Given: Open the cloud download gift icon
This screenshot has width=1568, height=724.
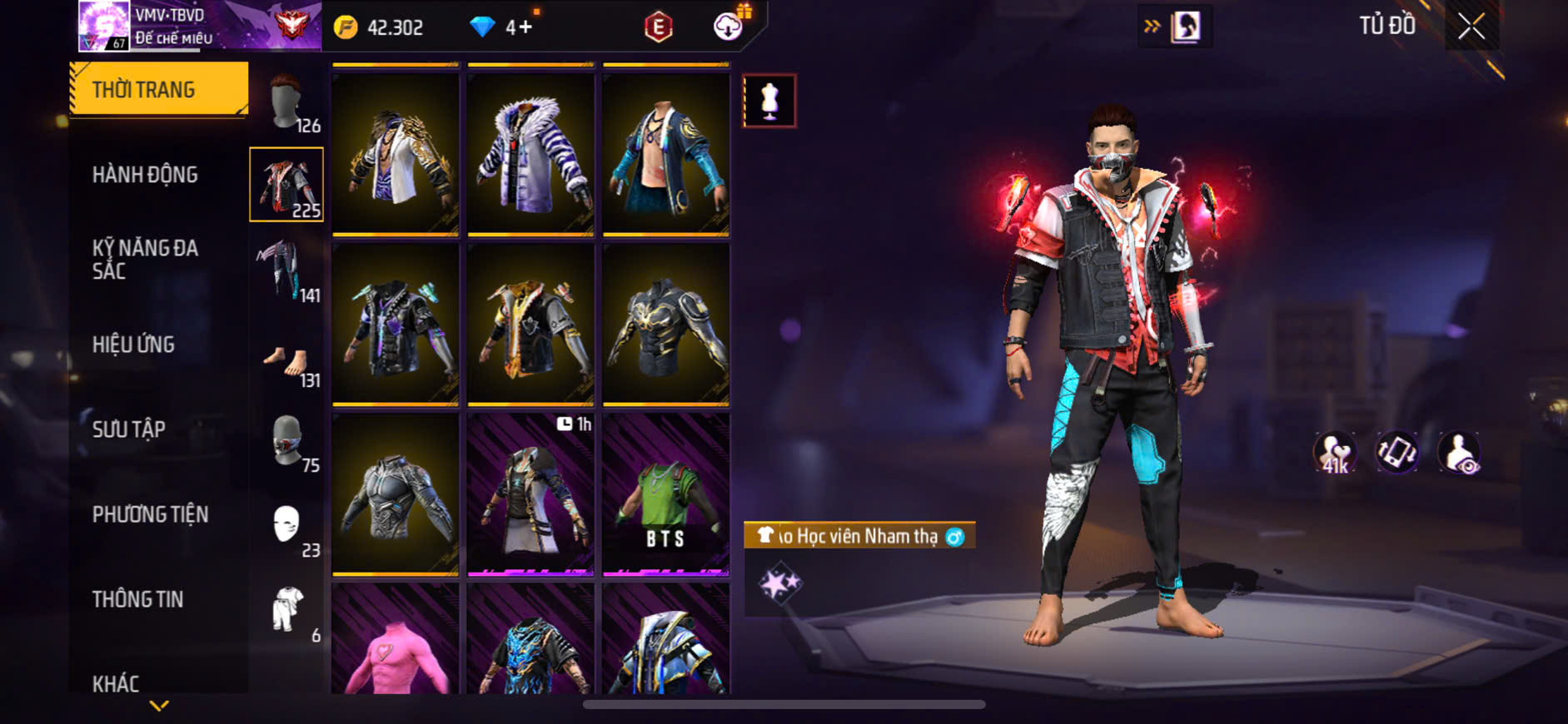Looking at the screenshot, I should coord(729,27).
